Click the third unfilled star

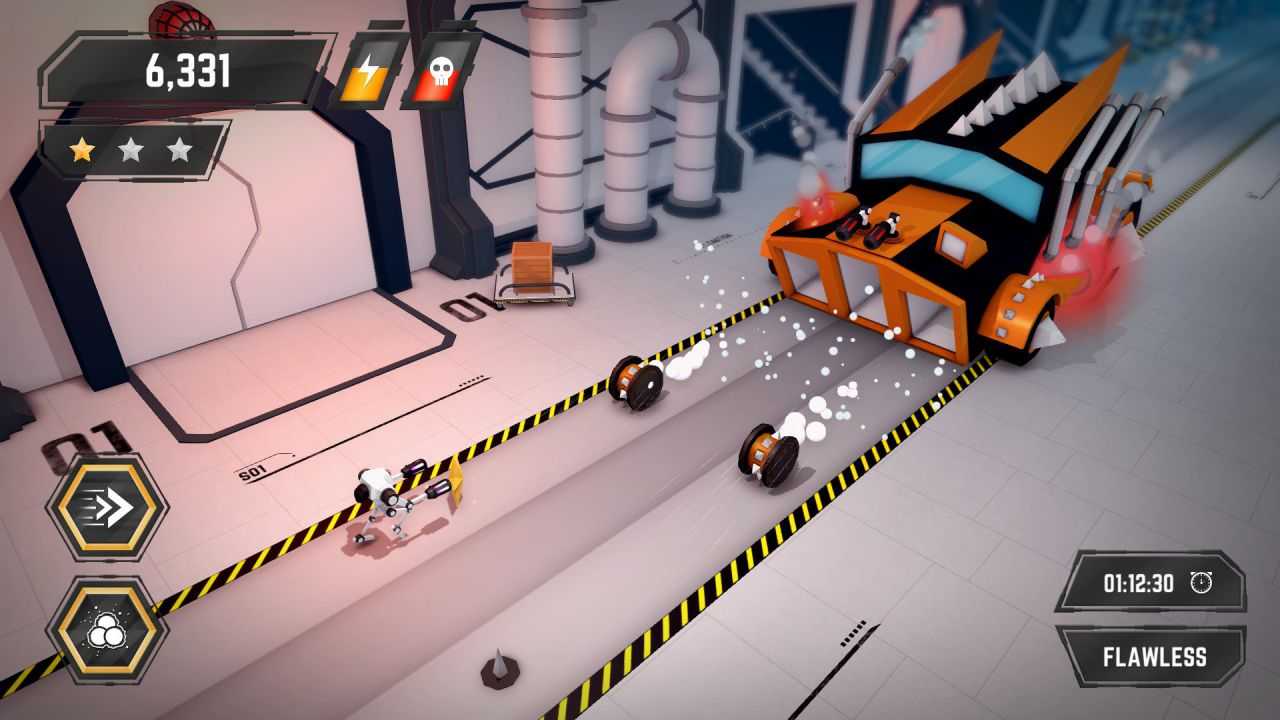(x=180, y=147)
